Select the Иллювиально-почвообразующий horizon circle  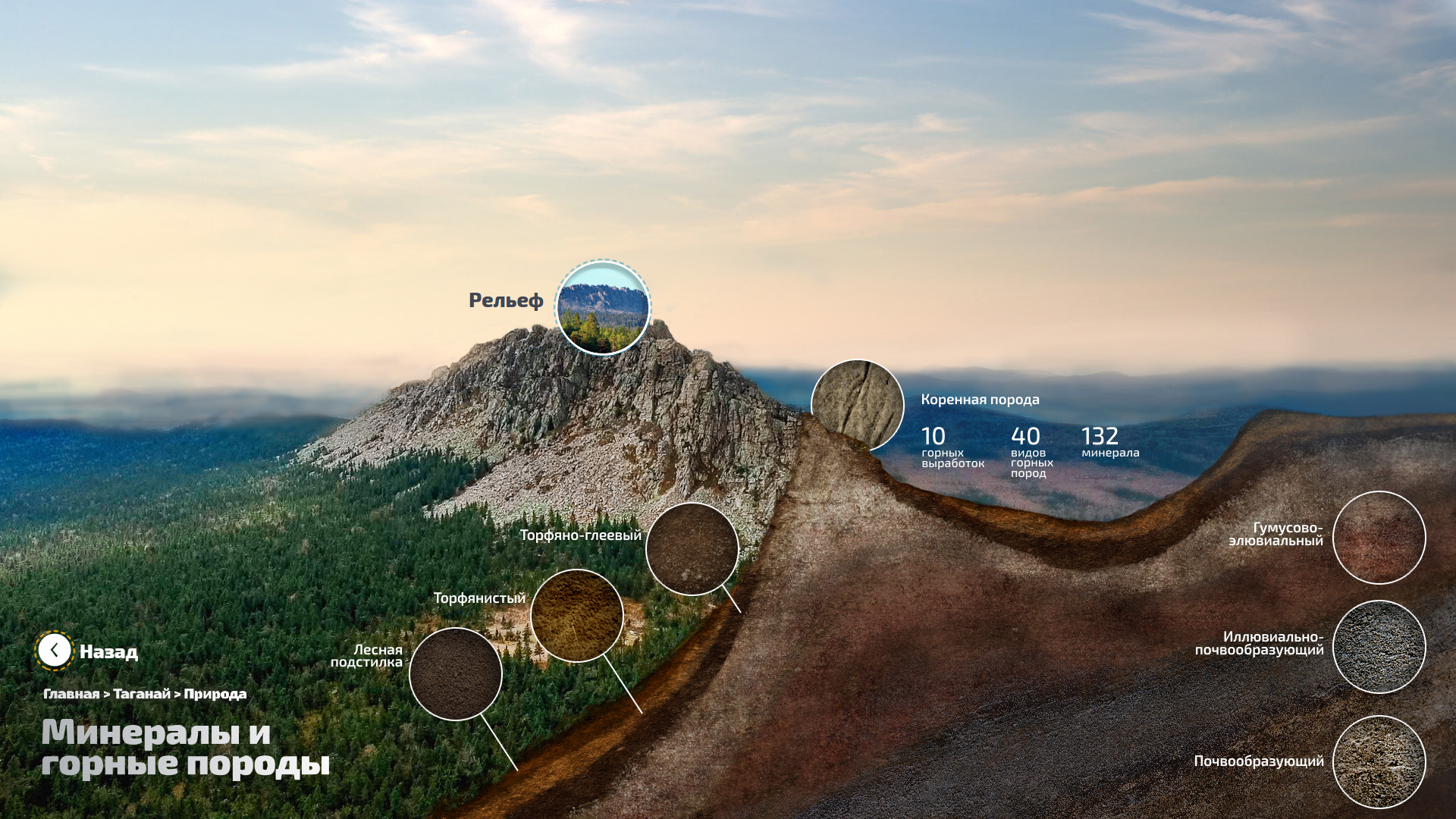(x=1379, y=647)
